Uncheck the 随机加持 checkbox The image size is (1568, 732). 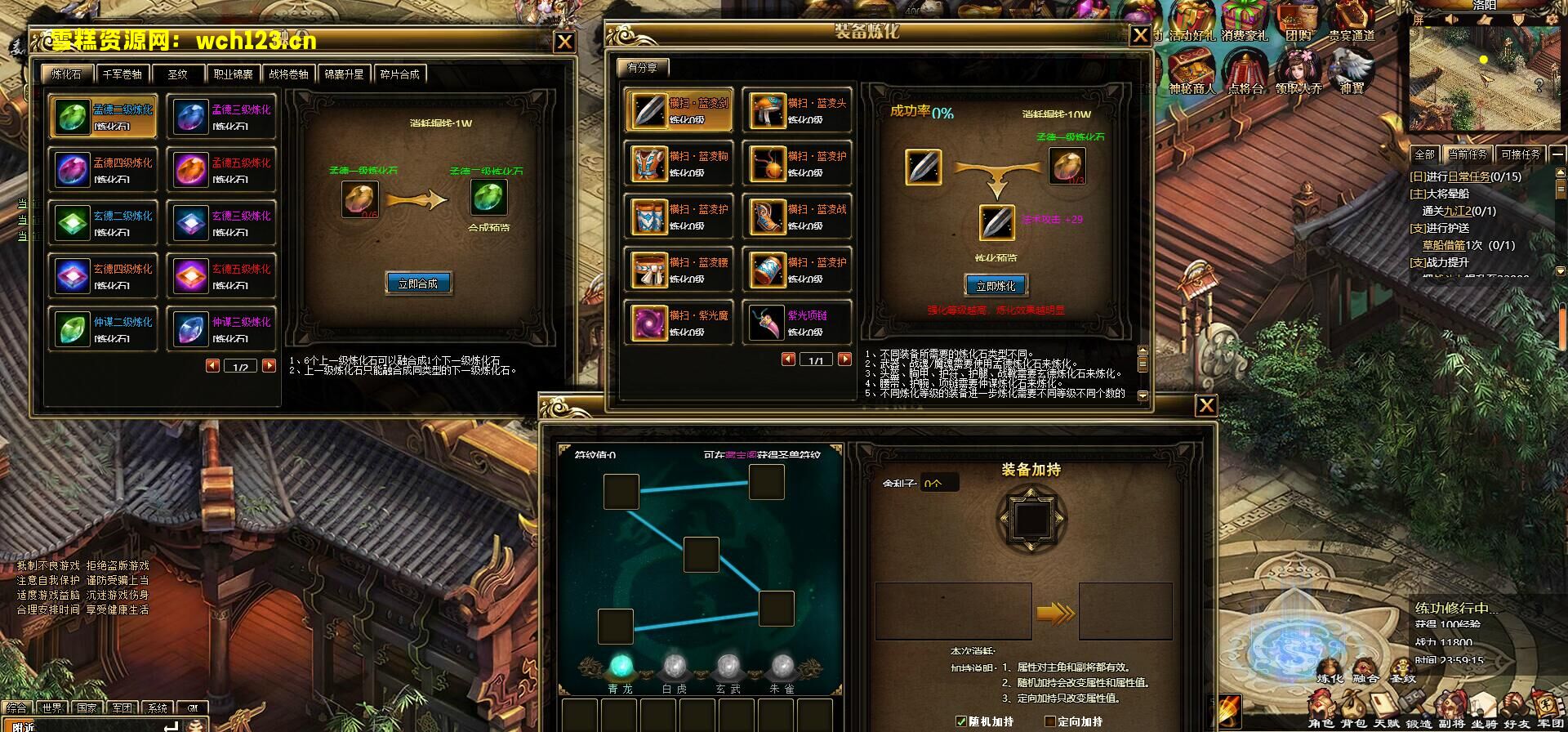coord(961,722)
